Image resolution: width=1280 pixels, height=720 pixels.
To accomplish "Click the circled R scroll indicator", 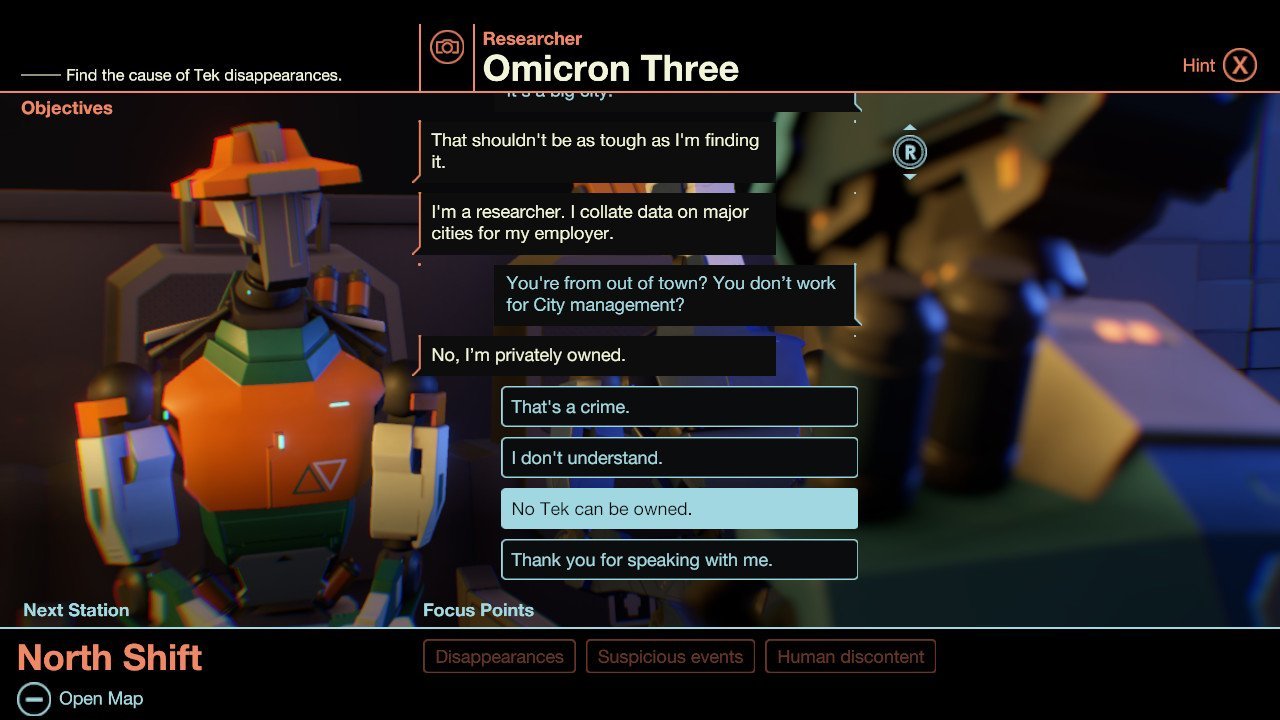I will coord(911,152).
